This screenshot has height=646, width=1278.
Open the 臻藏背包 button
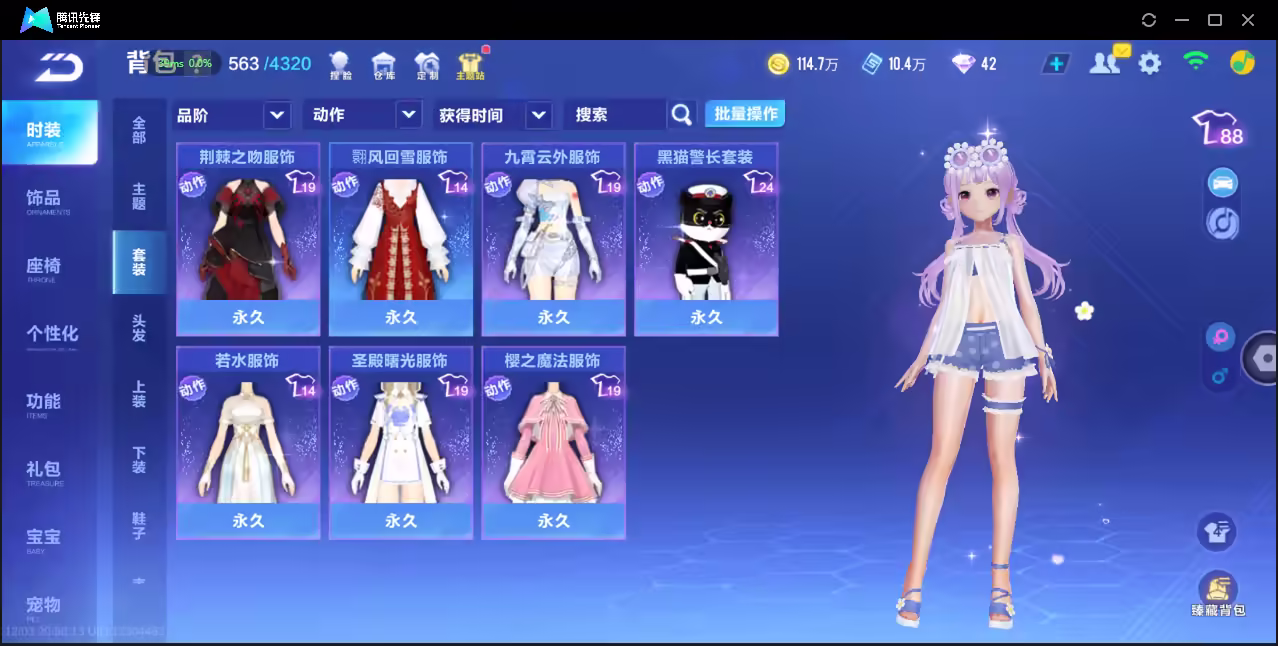pos(1217,594)
